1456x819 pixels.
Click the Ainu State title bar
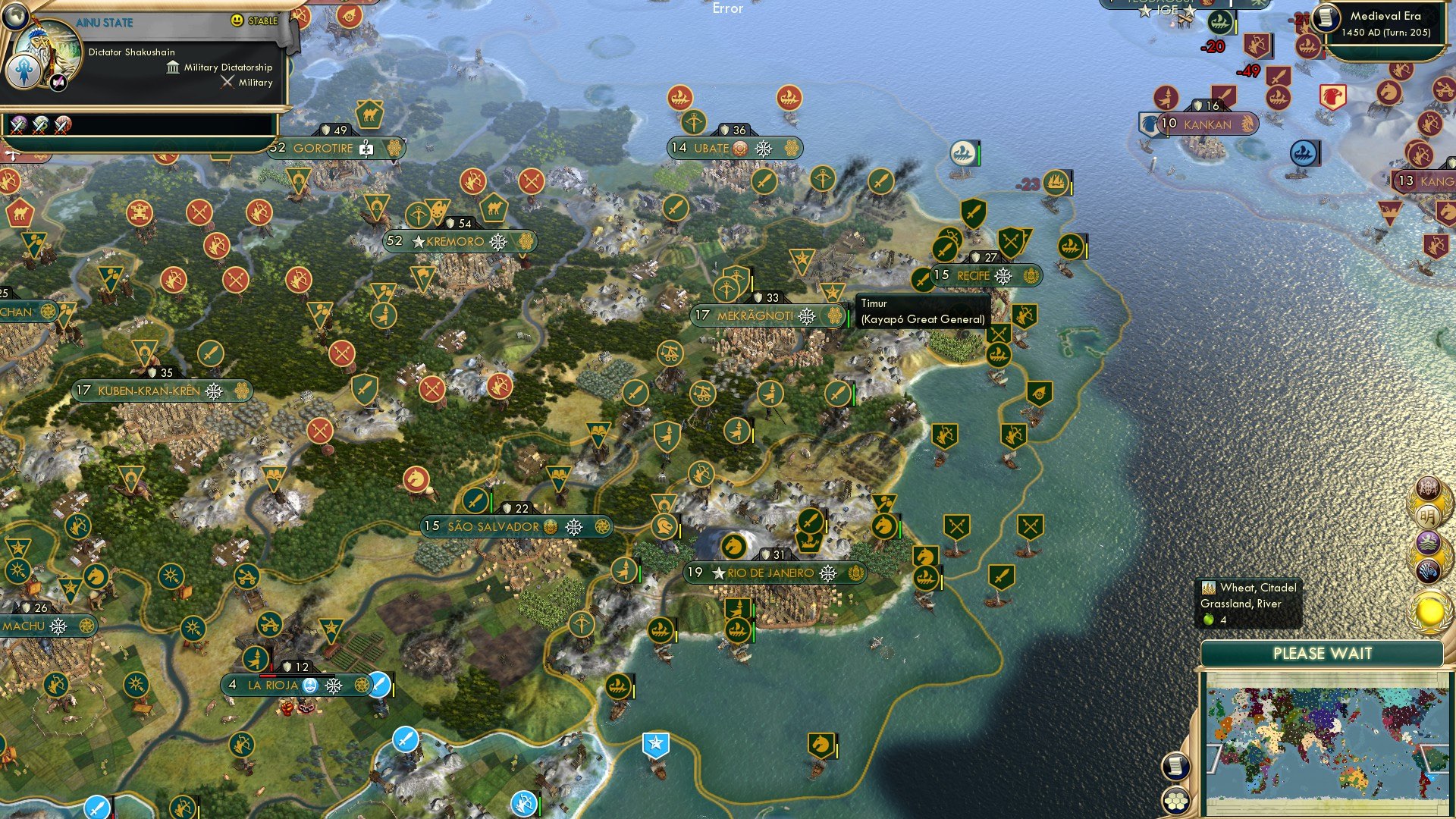(x=104, y=22)
